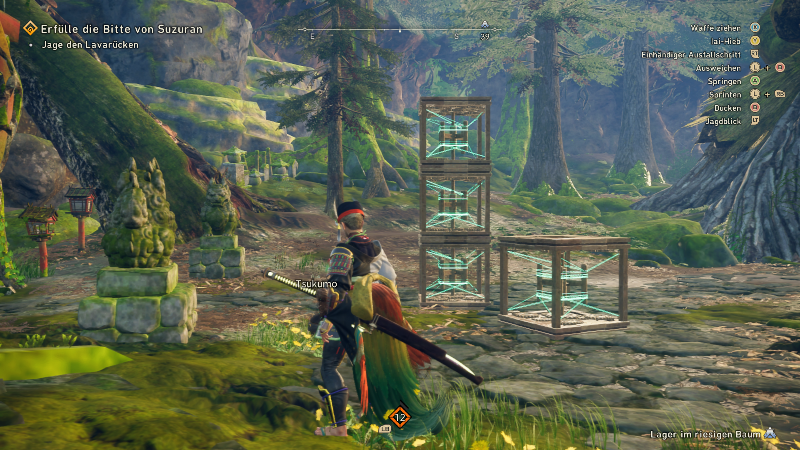The height and width of the screenshot is (450, 800).
Task: Click the 'Lager im riesigen Baum' camp label
Action: click(x=711, y=433)
